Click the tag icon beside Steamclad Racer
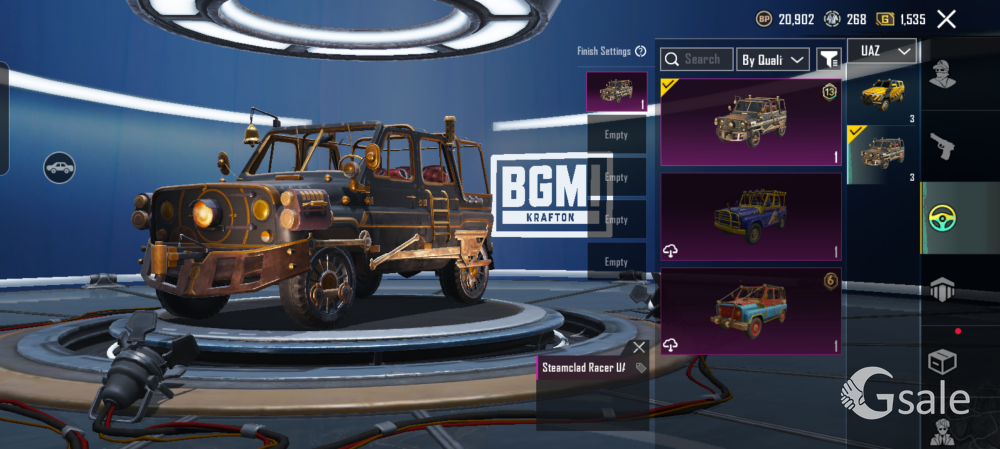 click(641, 368)
